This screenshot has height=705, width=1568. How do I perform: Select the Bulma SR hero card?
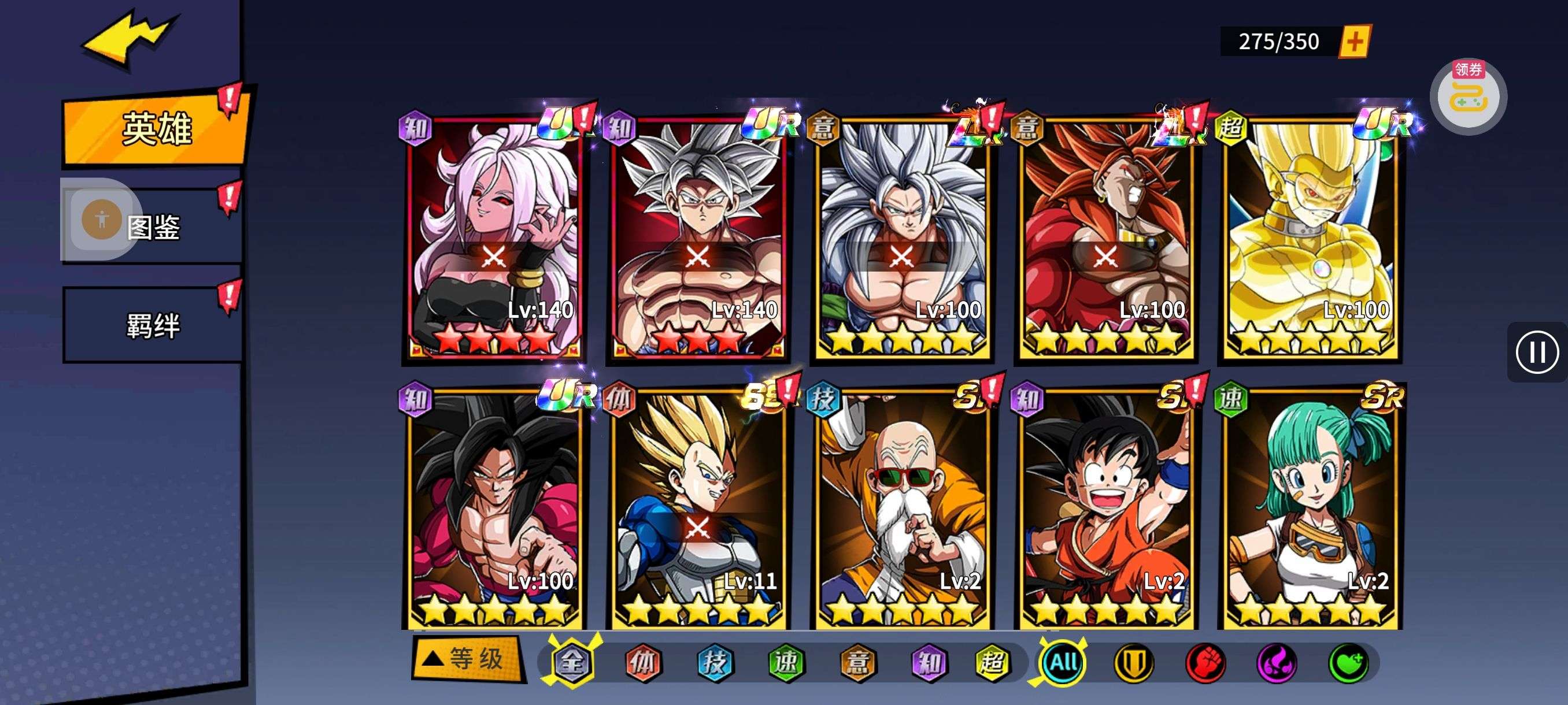click(x=1310, y=508)
